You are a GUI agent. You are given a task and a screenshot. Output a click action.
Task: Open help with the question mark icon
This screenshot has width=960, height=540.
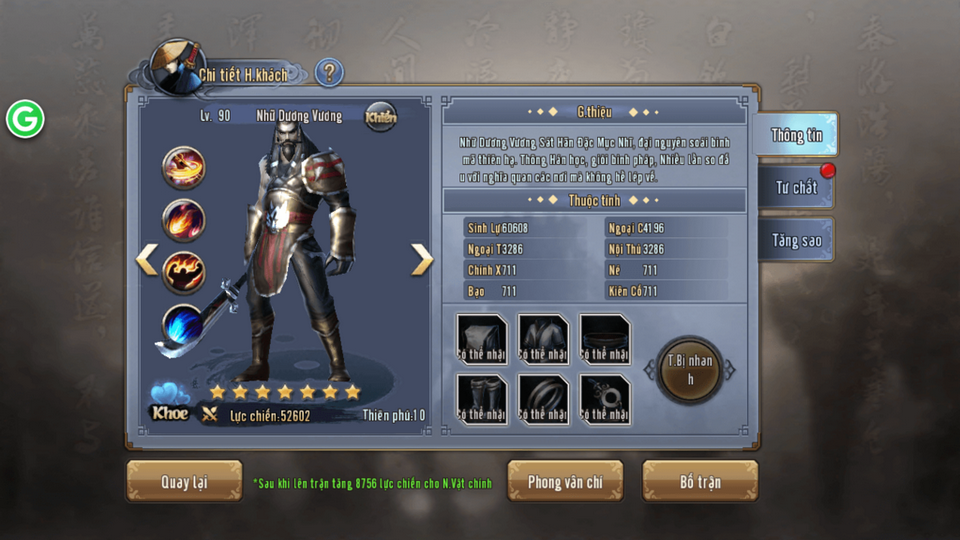(329, 73)
